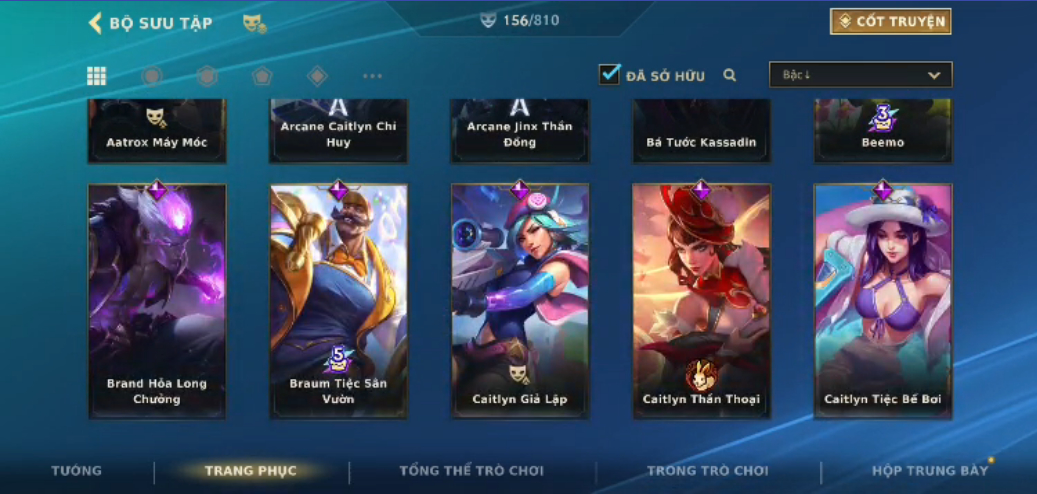Image resolution: width=1037 pixels, height=494 pixels.
Task: Toggle the Đã Sở Hữu checkbox
Action: [x=609, y=74]
